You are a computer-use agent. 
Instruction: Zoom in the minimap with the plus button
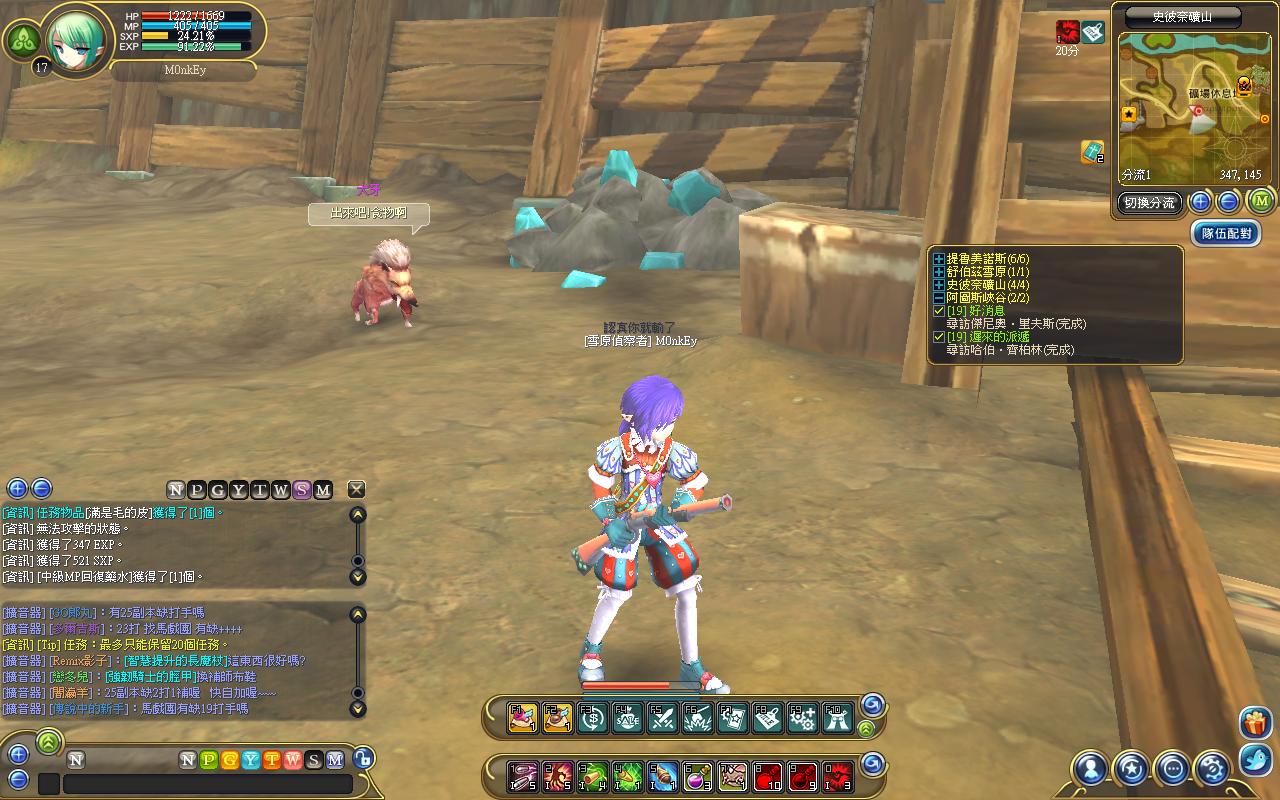(1201, 202)
